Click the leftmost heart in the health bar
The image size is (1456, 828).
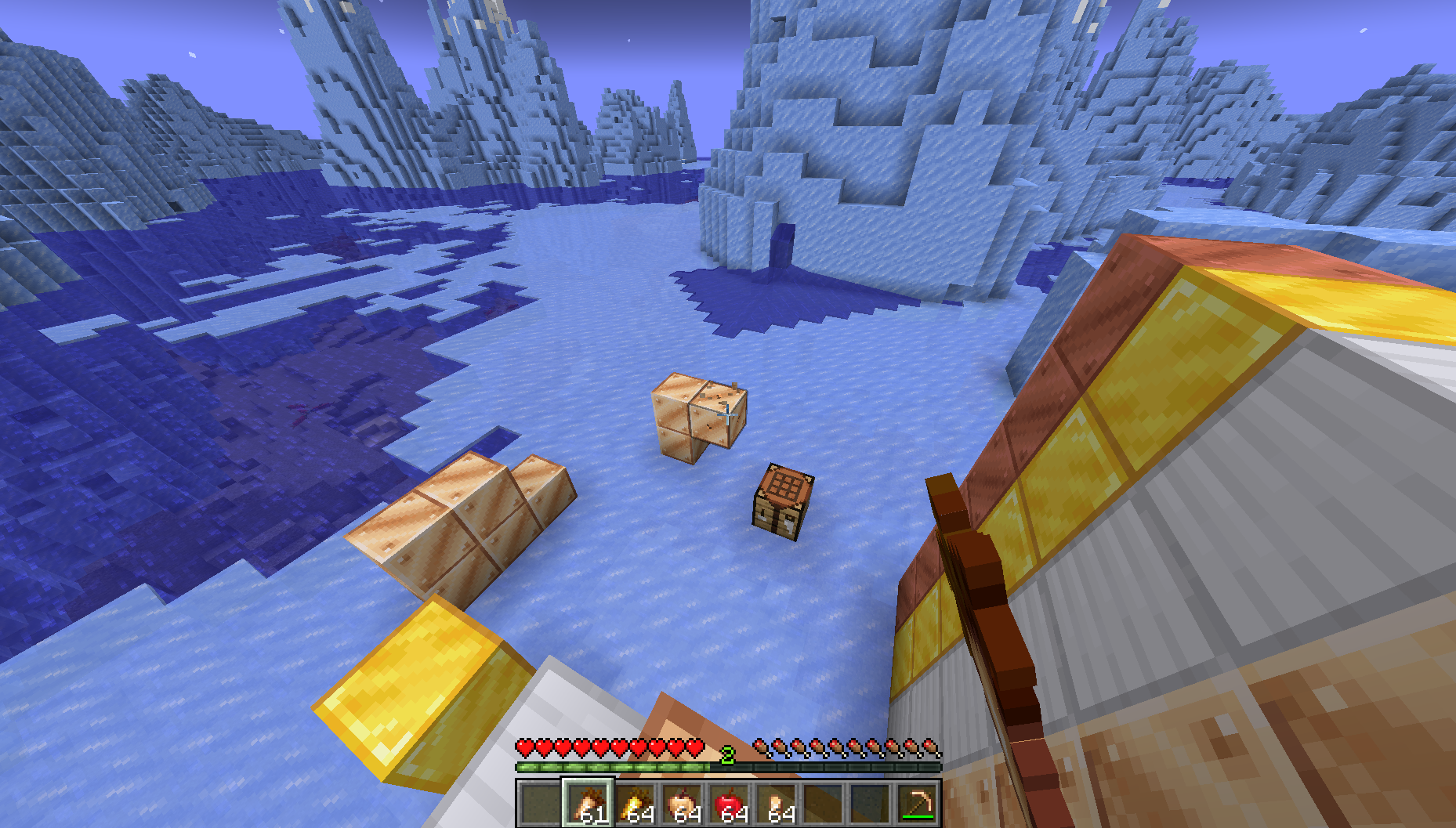(x=526, y=747)
